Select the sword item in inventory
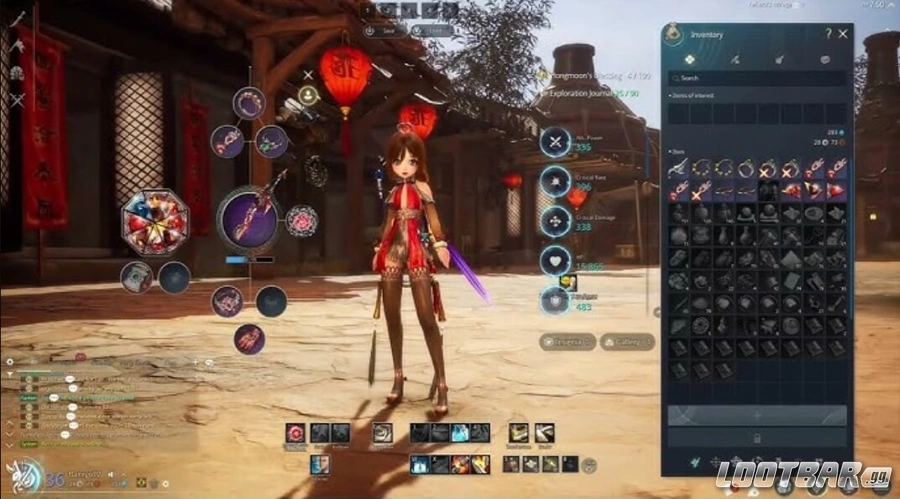 [x=679, y=170]
